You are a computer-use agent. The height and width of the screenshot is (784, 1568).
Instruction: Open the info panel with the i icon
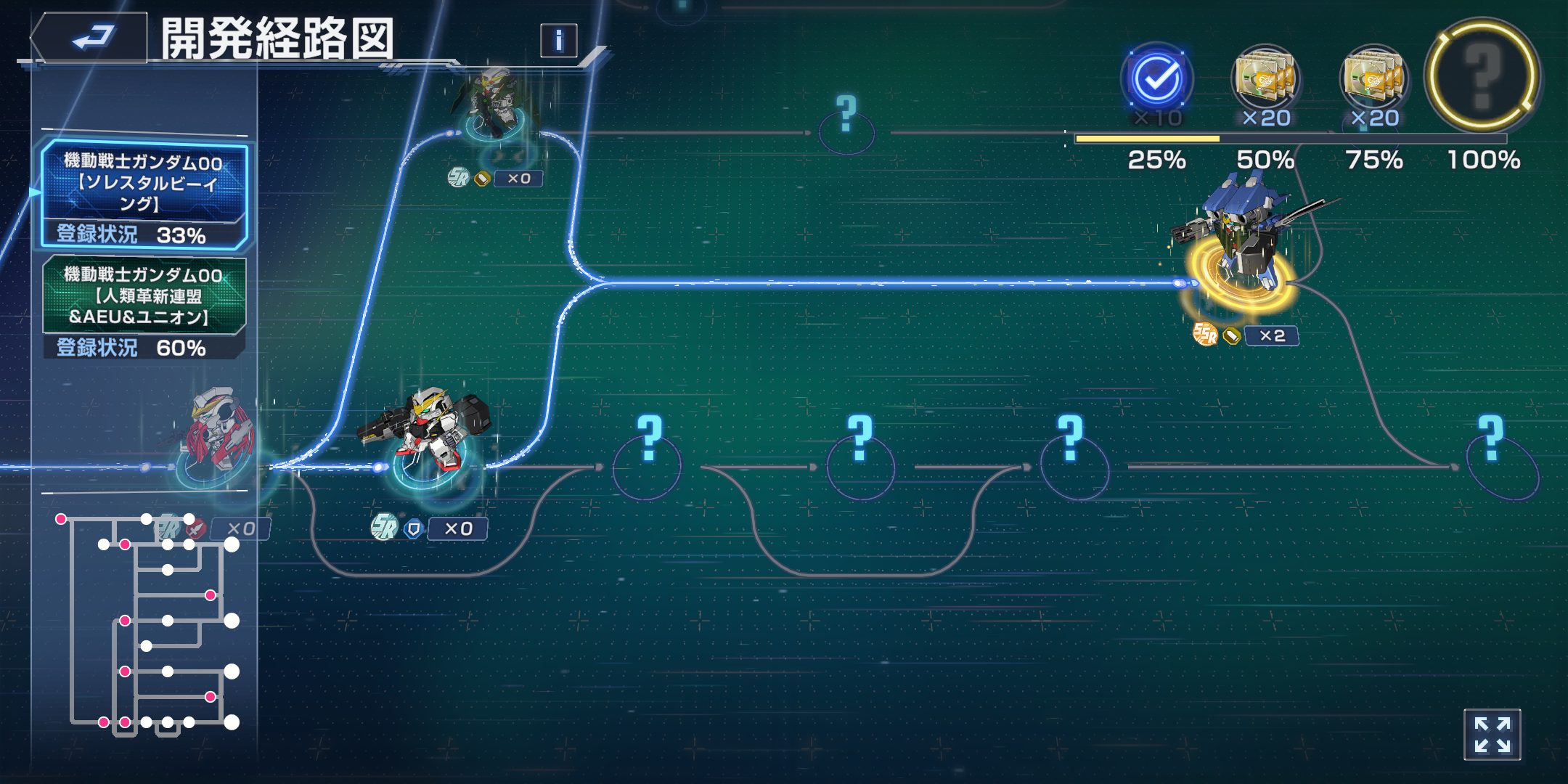tap(558, 41)
